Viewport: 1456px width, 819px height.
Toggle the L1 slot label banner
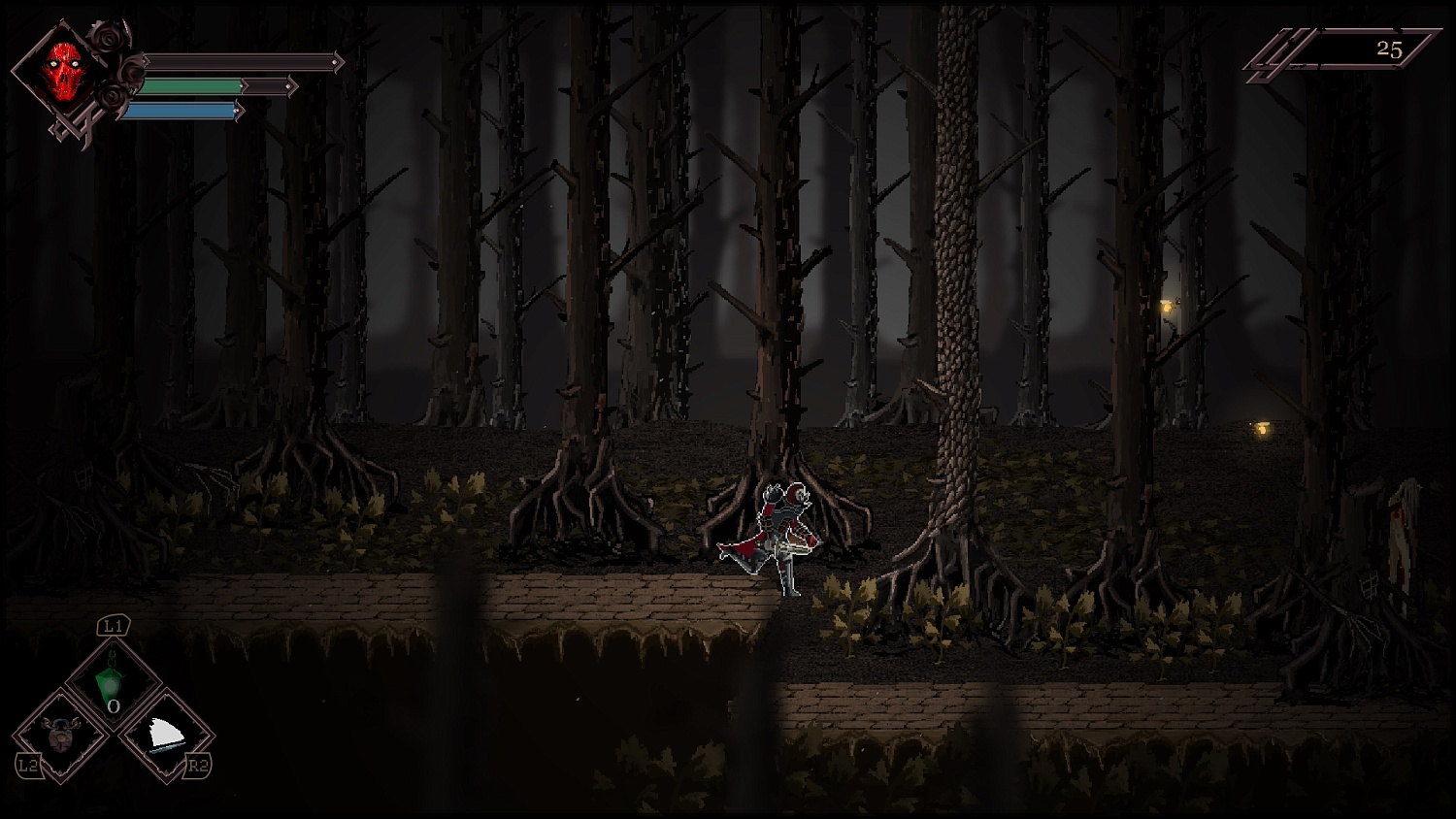pos(112,626)
